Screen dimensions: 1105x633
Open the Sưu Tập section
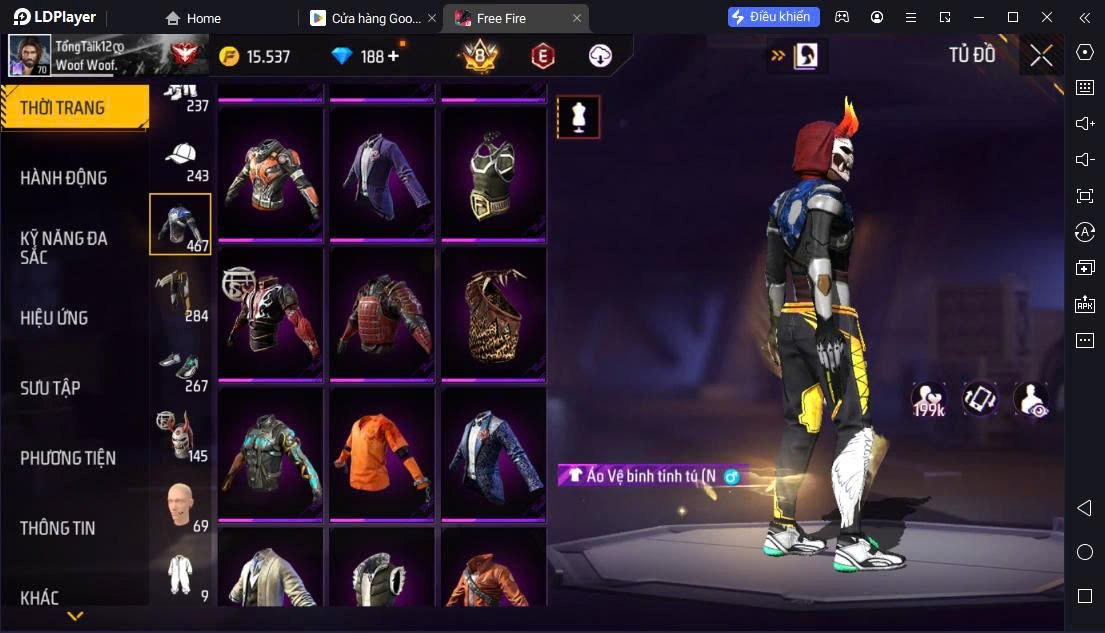[x=50, y=388]
